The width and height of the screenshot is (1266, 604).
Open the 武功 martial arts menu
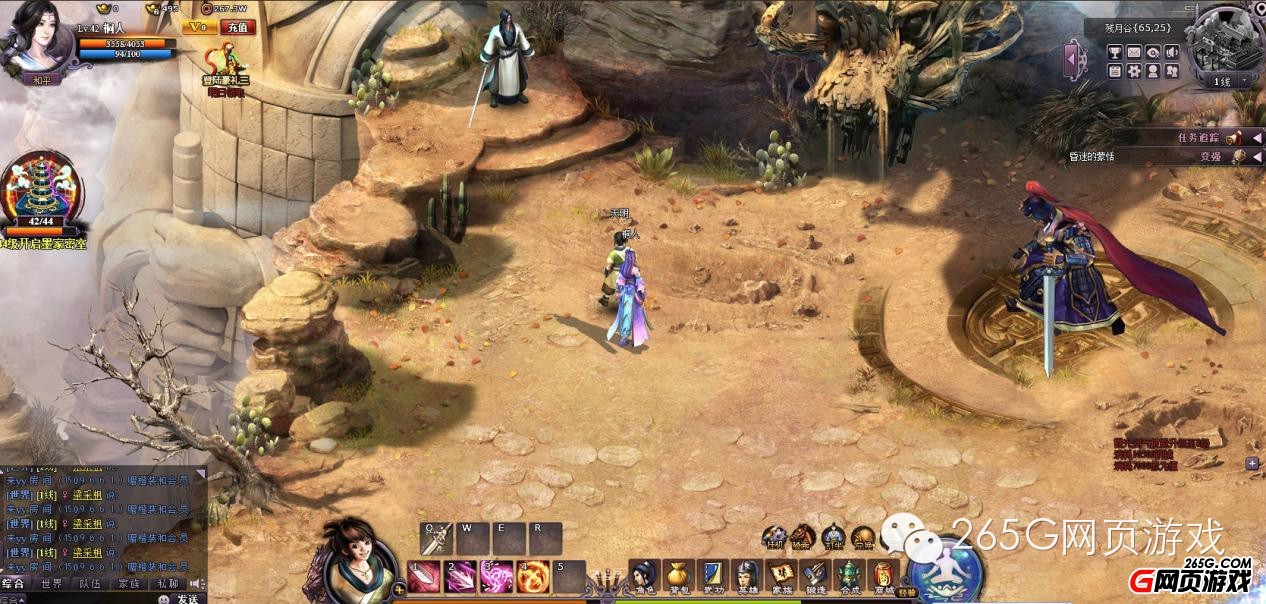(712, 577)
